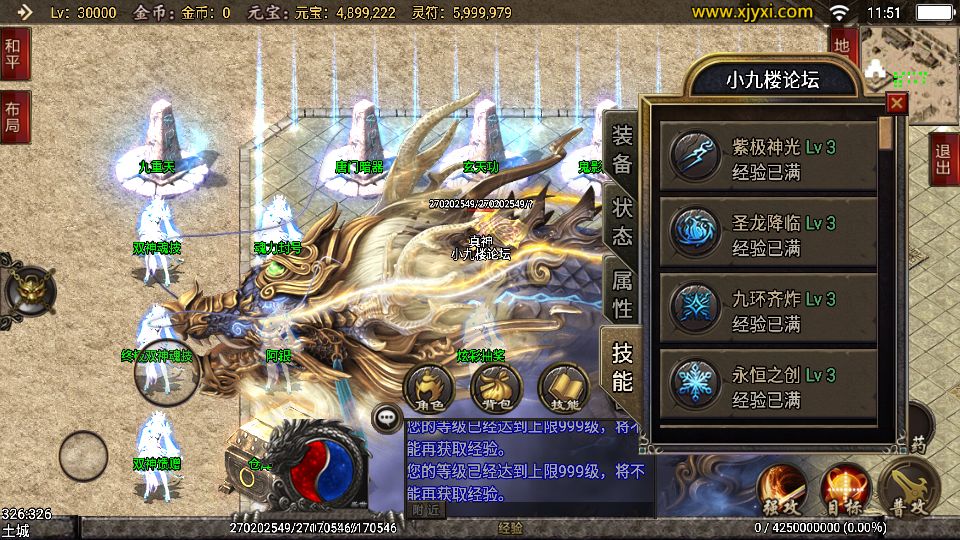This screenshot has height=540, width=960.
Task: Use the 目标 target button
Action: click(x=845, y=489)
